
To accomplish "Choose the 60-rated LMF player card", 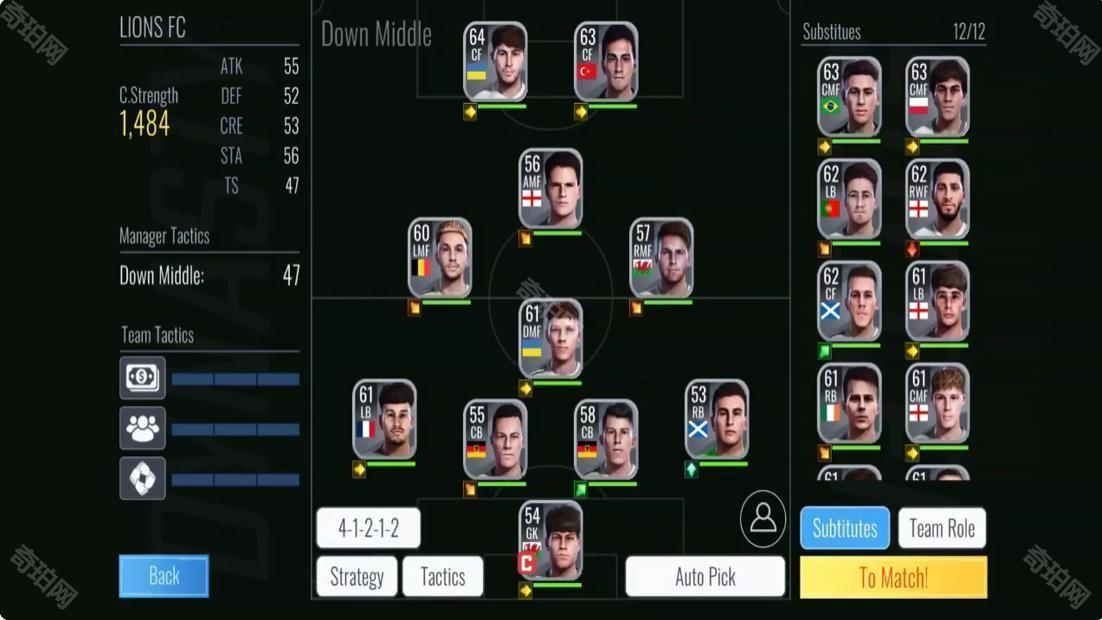I will [x=440, y=258].
